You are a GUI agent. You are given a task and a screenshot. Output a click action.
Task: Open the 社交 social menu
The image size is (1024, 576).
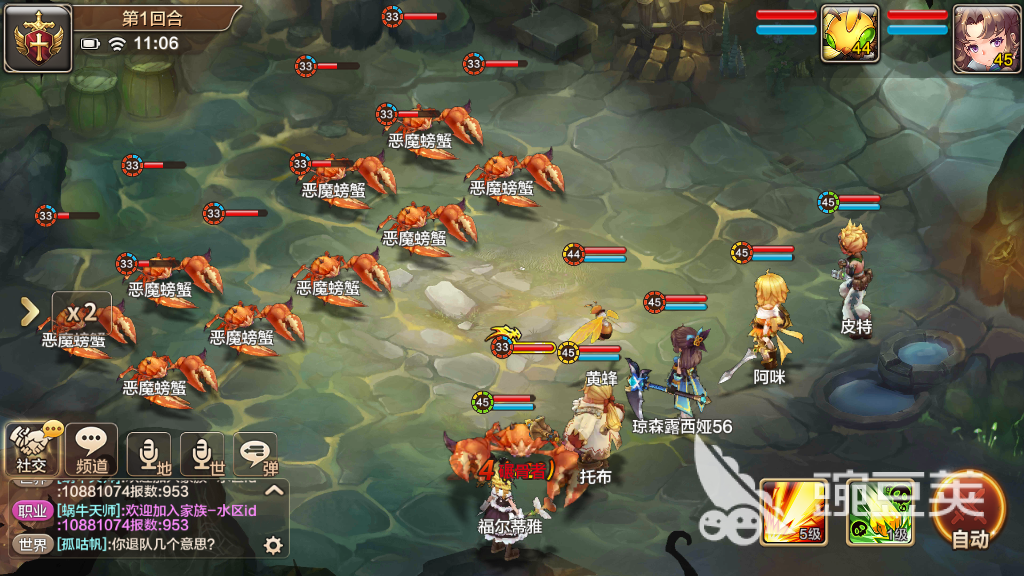(31, 449)
